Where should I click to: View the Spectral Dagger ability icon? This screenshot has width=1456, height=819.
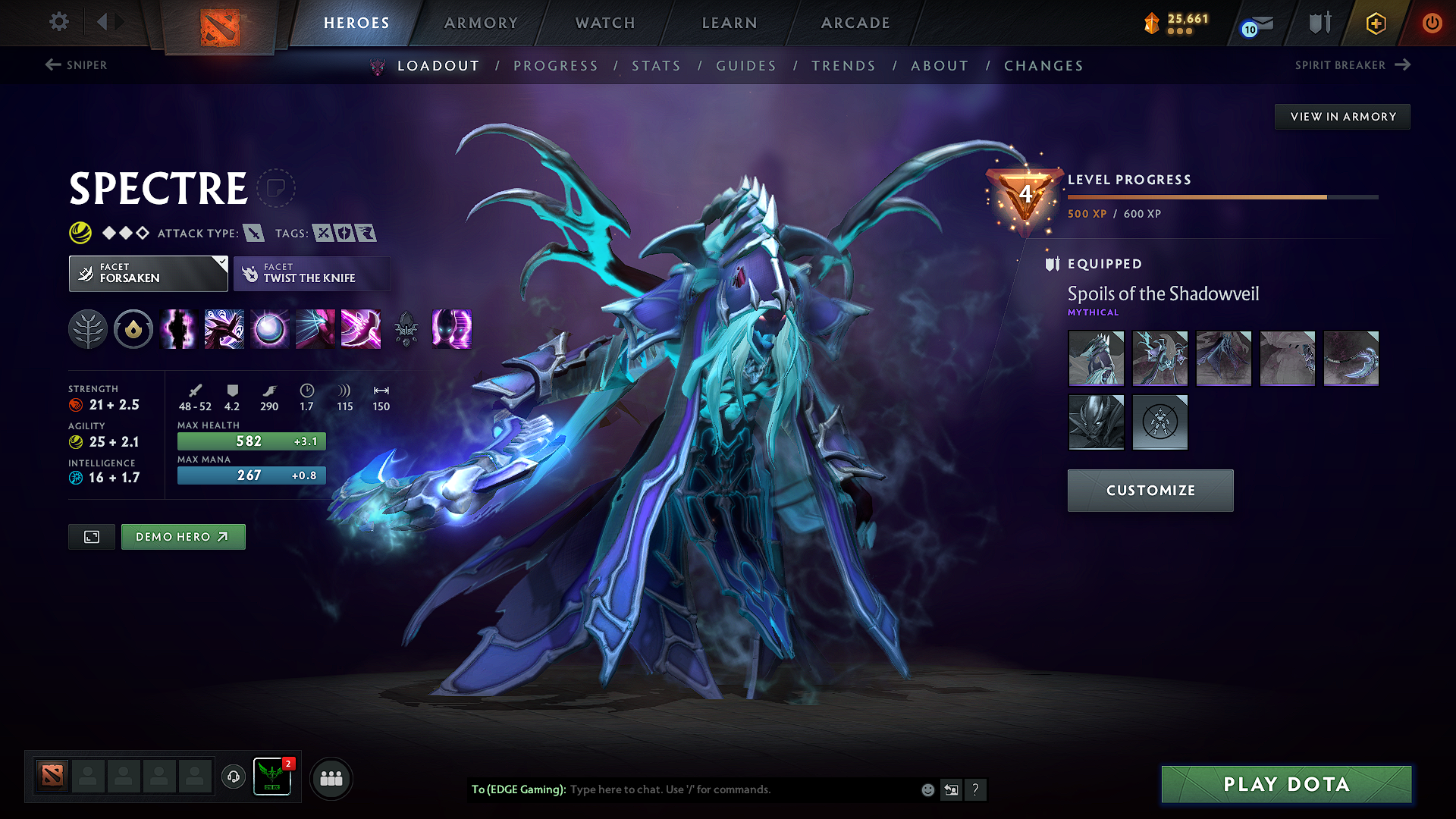pos(178,329)
